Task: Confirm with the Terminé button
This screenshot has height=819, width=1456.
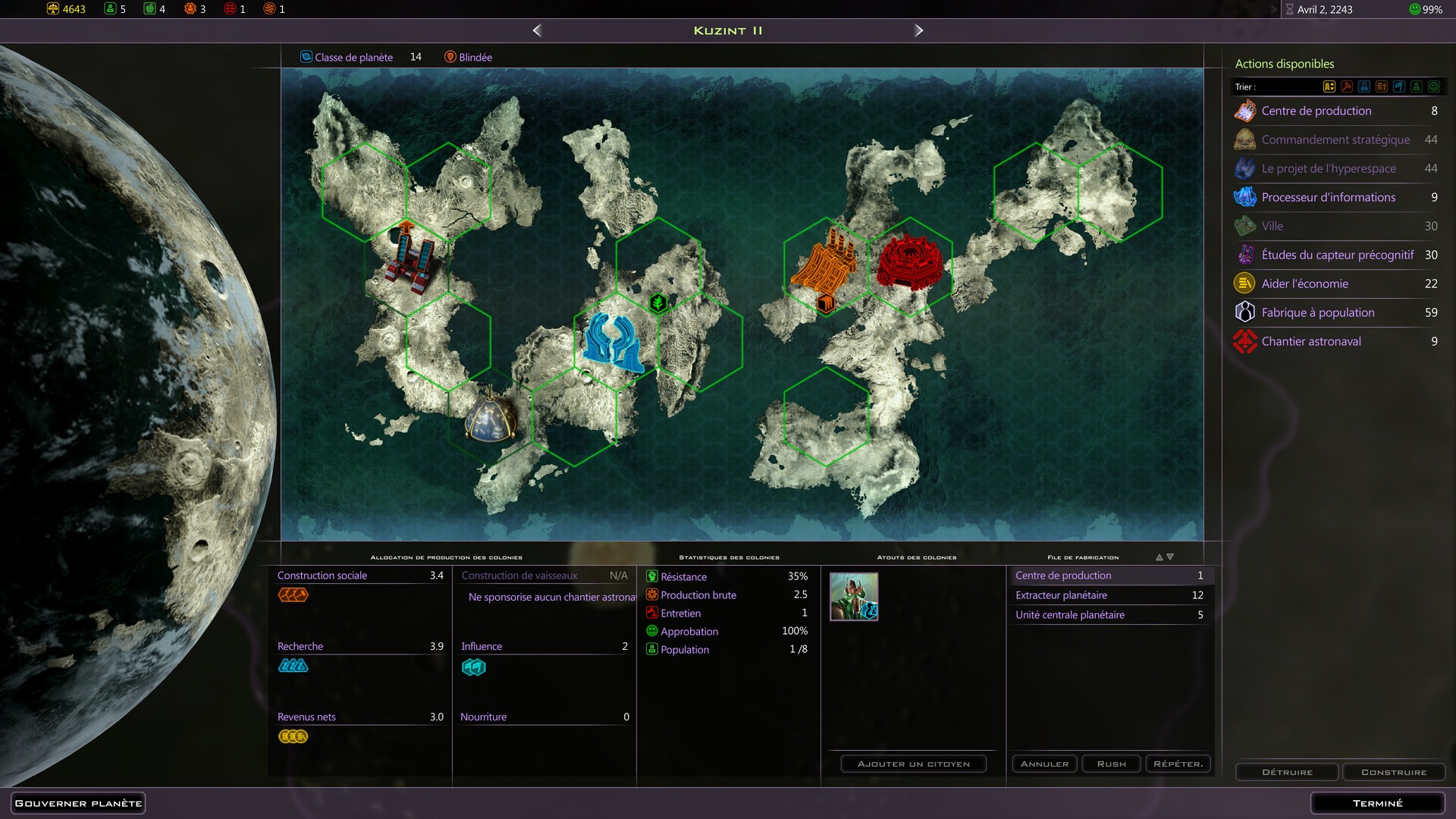Action: [x=1377, y=803]
